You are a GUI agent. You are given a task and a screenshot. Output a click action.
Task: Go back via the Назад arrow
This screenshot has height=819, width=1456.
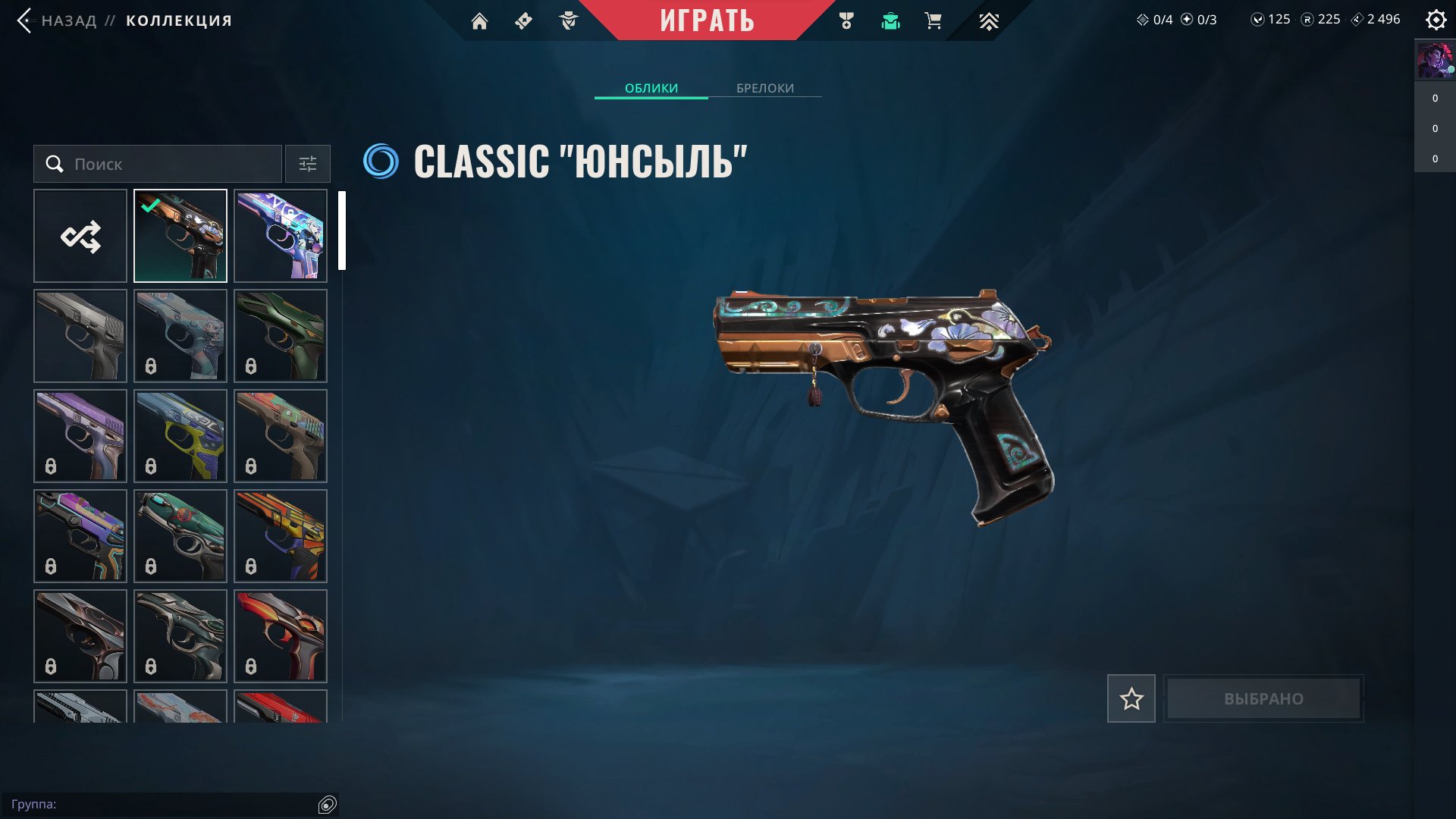tap(24, 20)
